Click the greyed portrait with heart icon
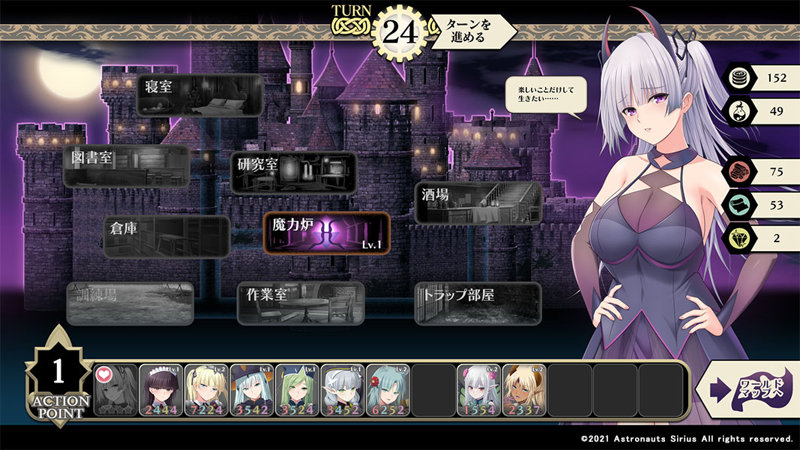This screenshot has width=800, height=450. [116, 389]
